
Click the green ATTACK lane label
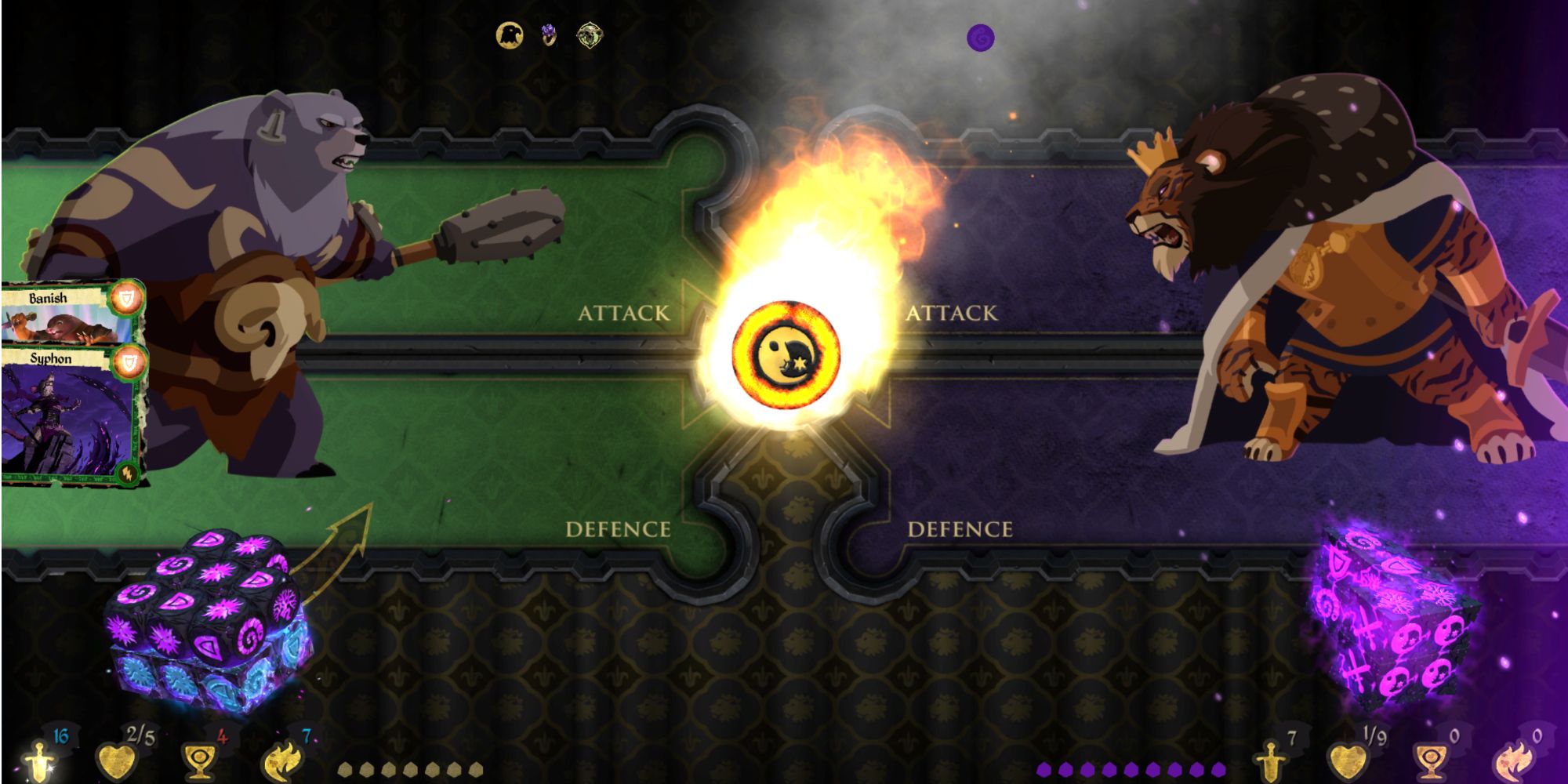pyautogui.click(x=624, y=312)
